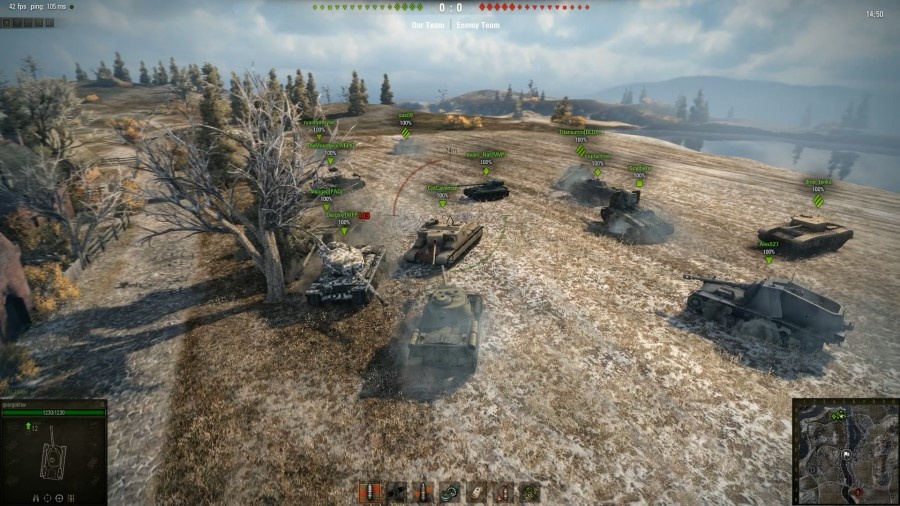The height and width of the screenshot is (506, 900).
Task: Choose the repair kit wrench consumable
Action: [450, 492]
